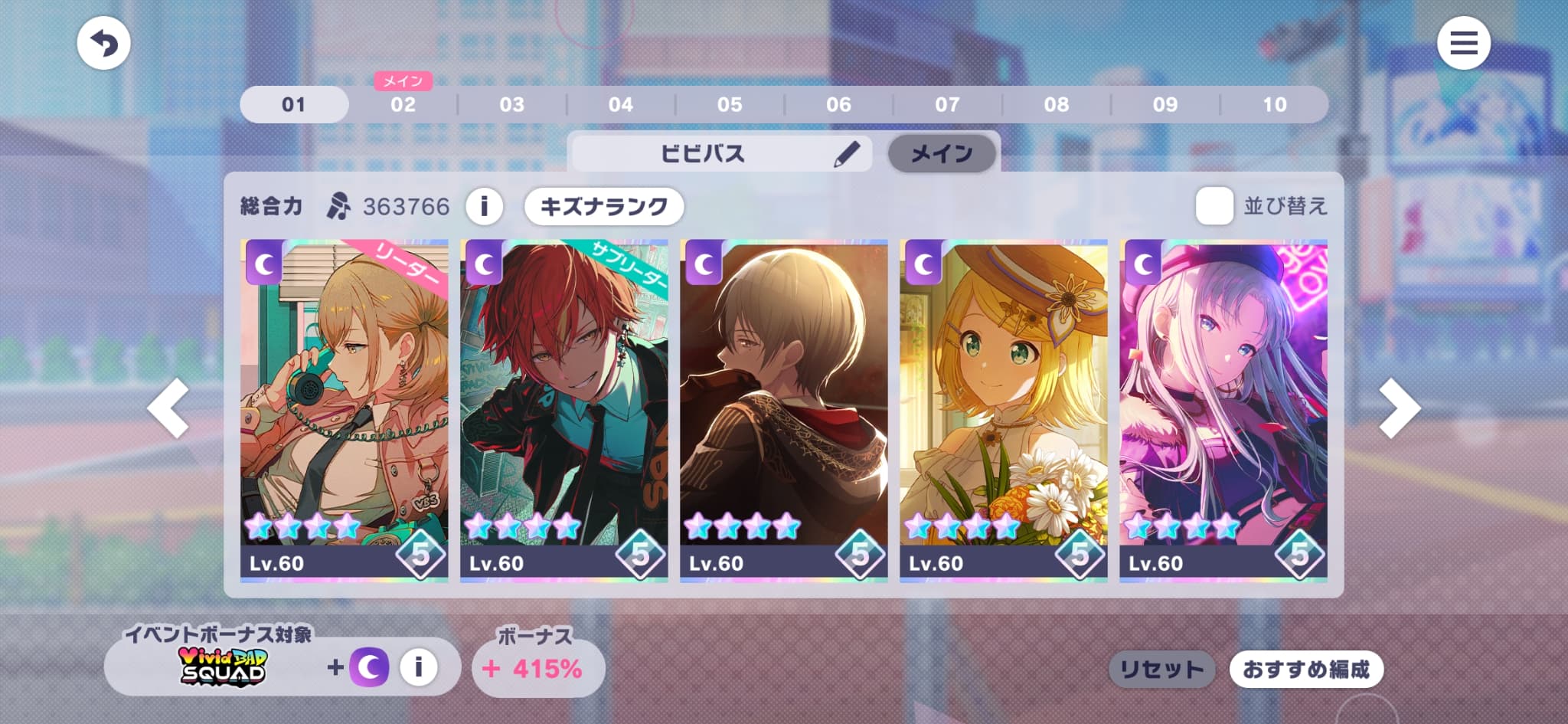The width and height of the screenshot is (1568, 724).
Task: Select team slot 05
Action: coord(729,104)
